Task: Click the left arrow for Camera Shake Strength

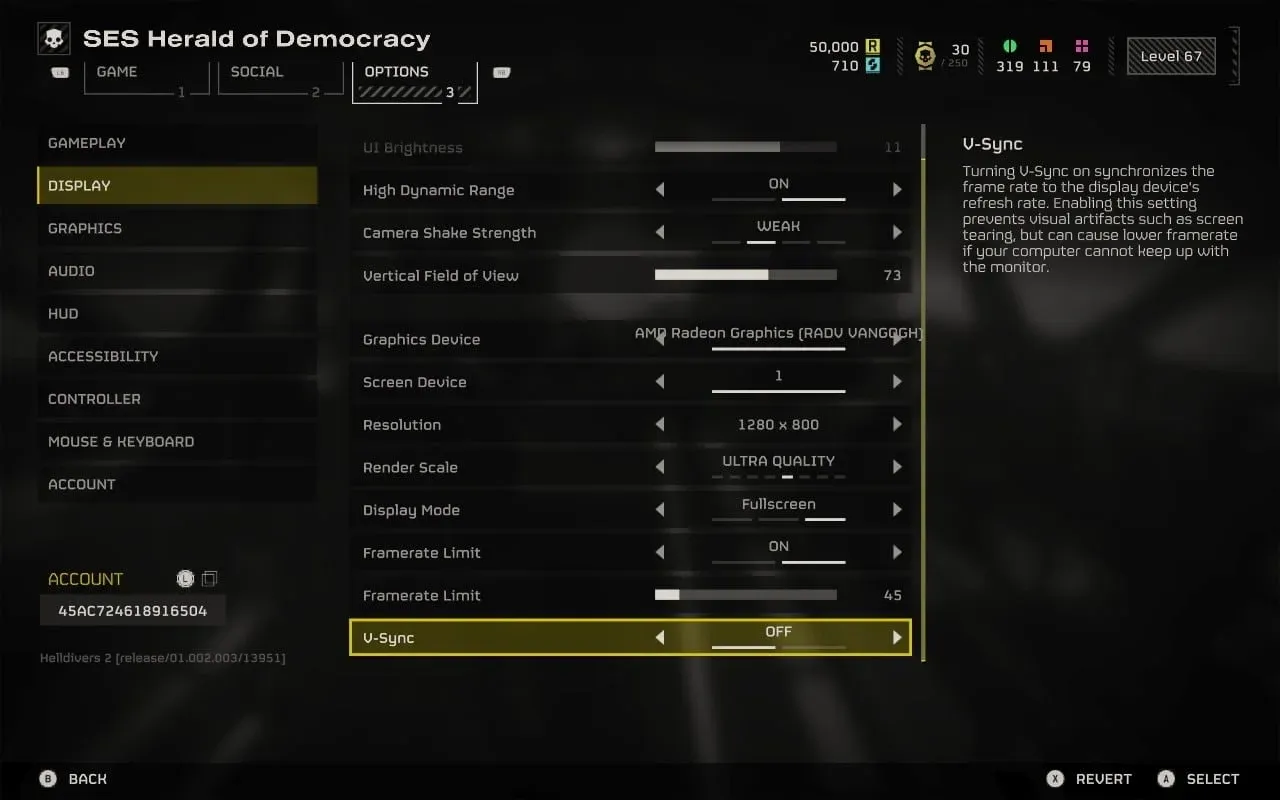Action: (x=660, y=233)
